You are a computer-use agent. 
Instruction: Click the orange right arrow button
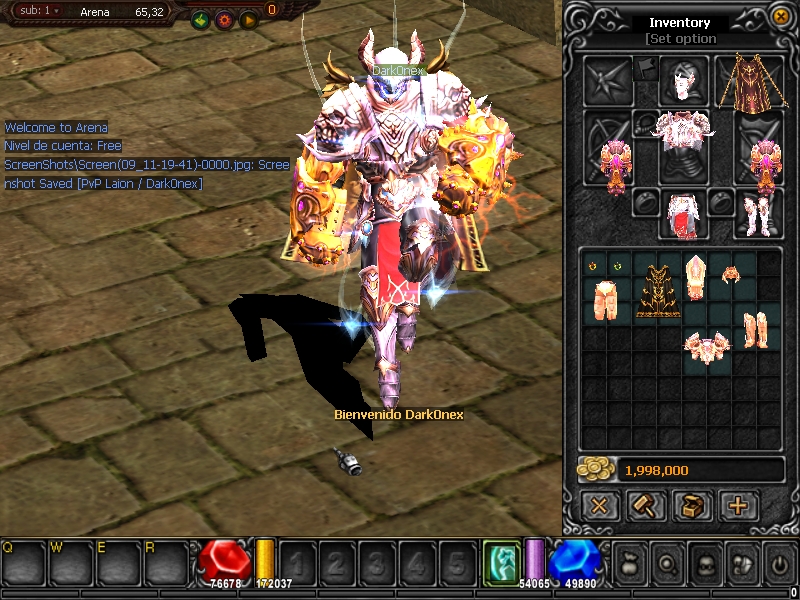pyautogui.click(x=247, y=19)
